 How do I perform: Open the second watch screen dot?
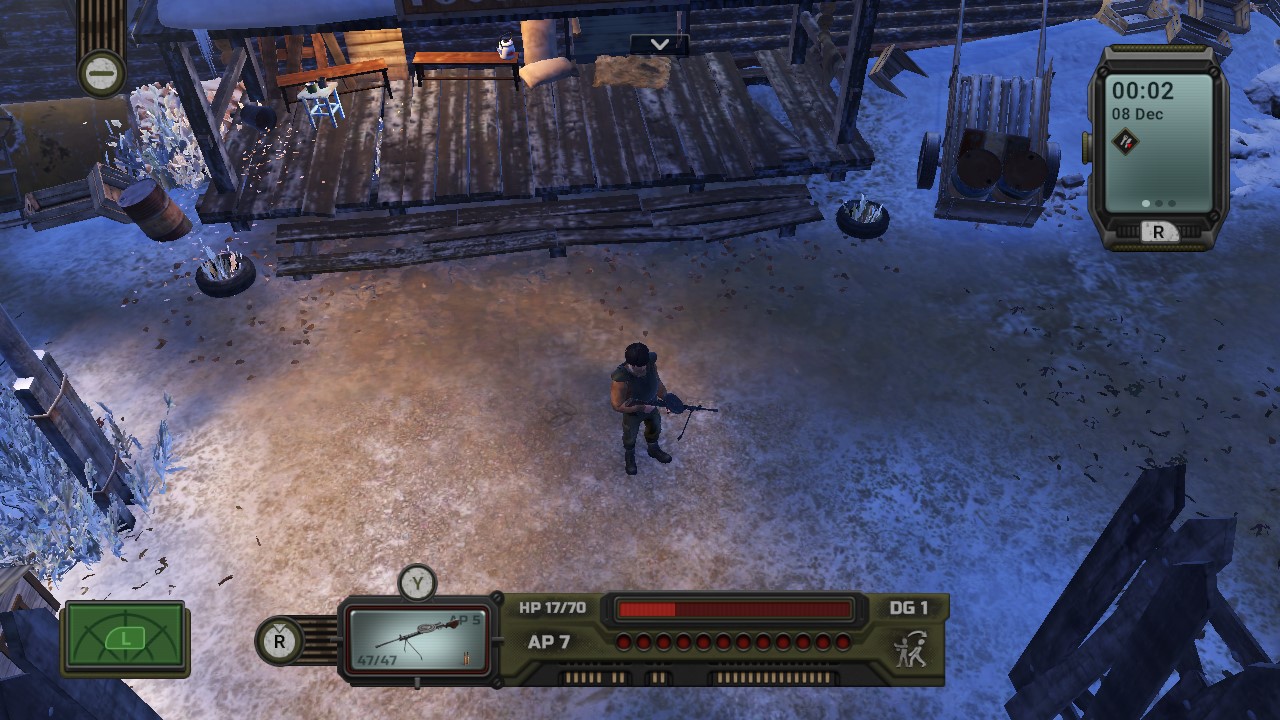tap(1159, 203)
